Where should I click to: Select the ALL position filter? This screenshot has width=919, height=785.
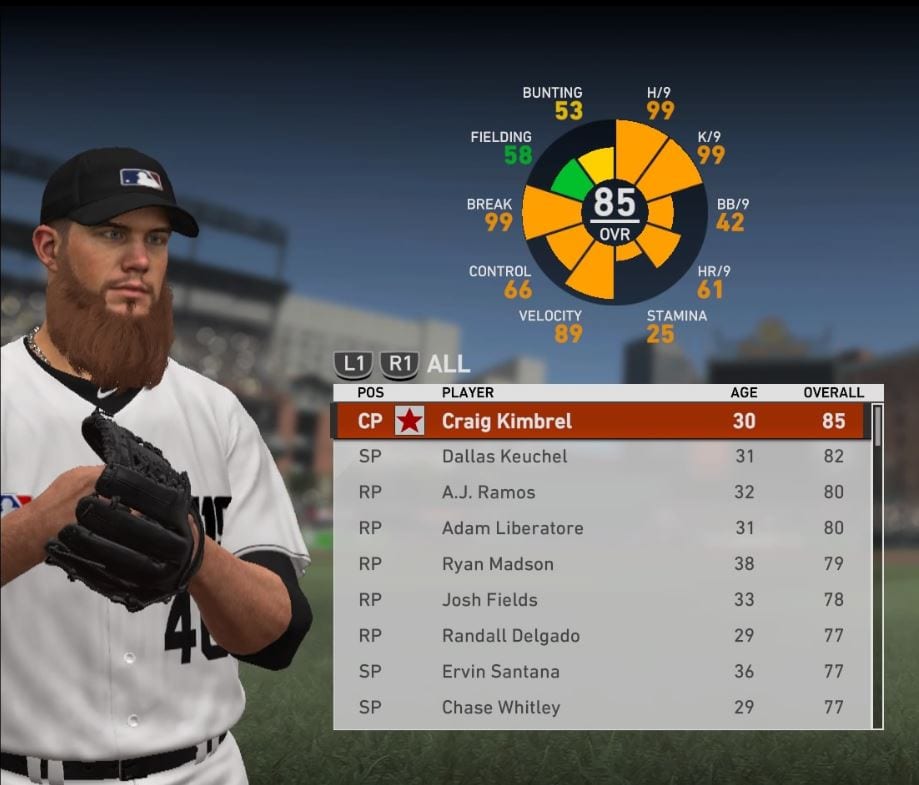coord(448,364)
